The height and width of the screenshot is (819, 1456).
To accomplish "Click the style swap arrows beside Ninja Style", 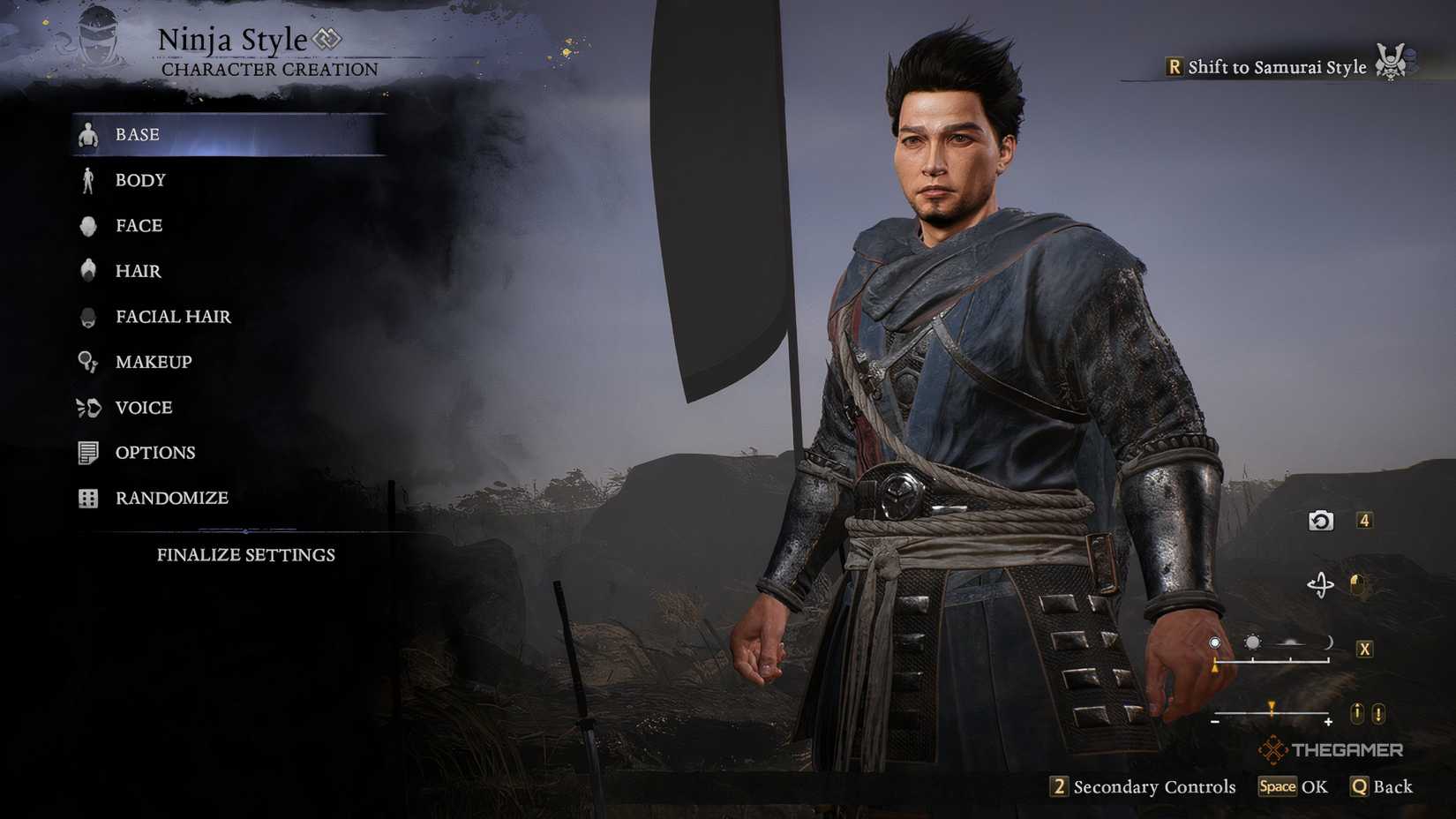I will pyautogui.click(x=327, y=39).
